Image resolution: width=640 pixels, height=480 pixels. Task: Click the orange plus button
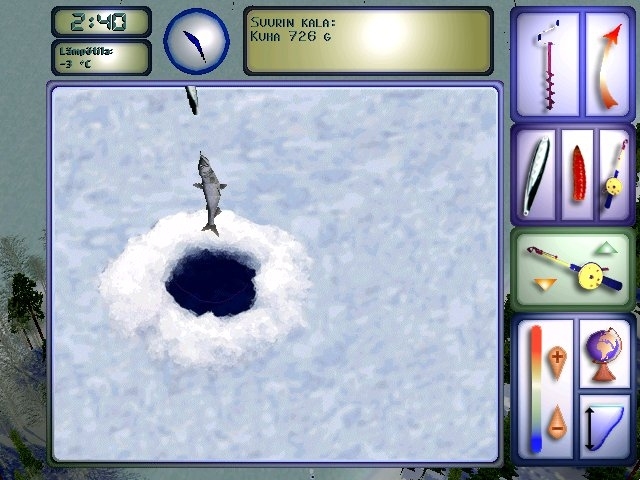point(558,357)
